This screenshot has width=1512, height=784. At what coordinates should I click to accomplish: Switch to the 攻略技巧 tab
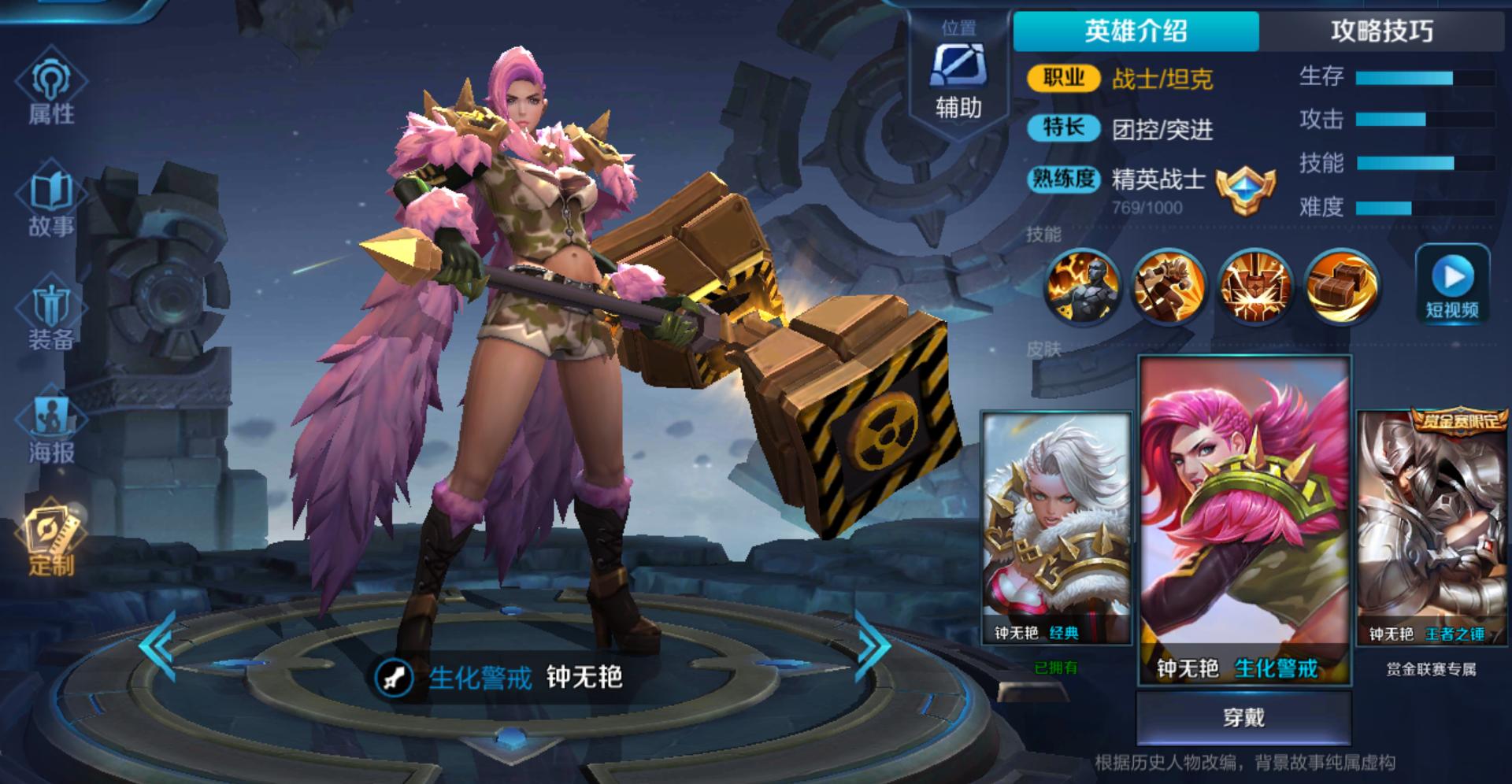tap(1381, 31)
